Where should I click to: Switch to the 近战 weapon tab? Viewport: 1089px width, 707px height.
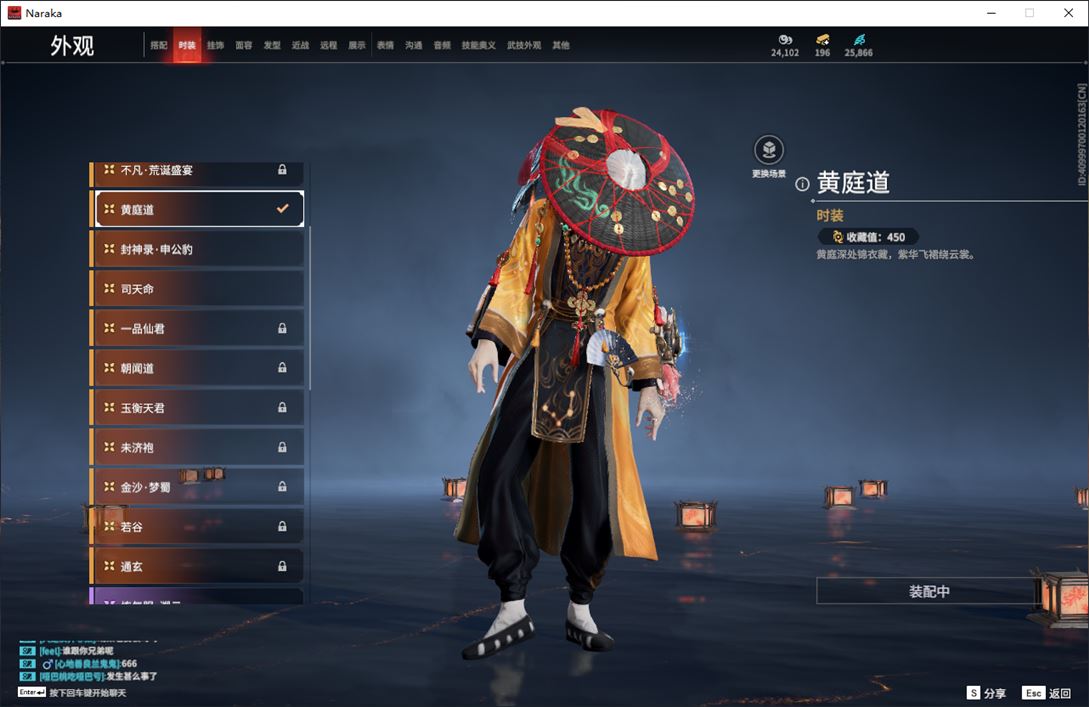[x=300, y=45]
